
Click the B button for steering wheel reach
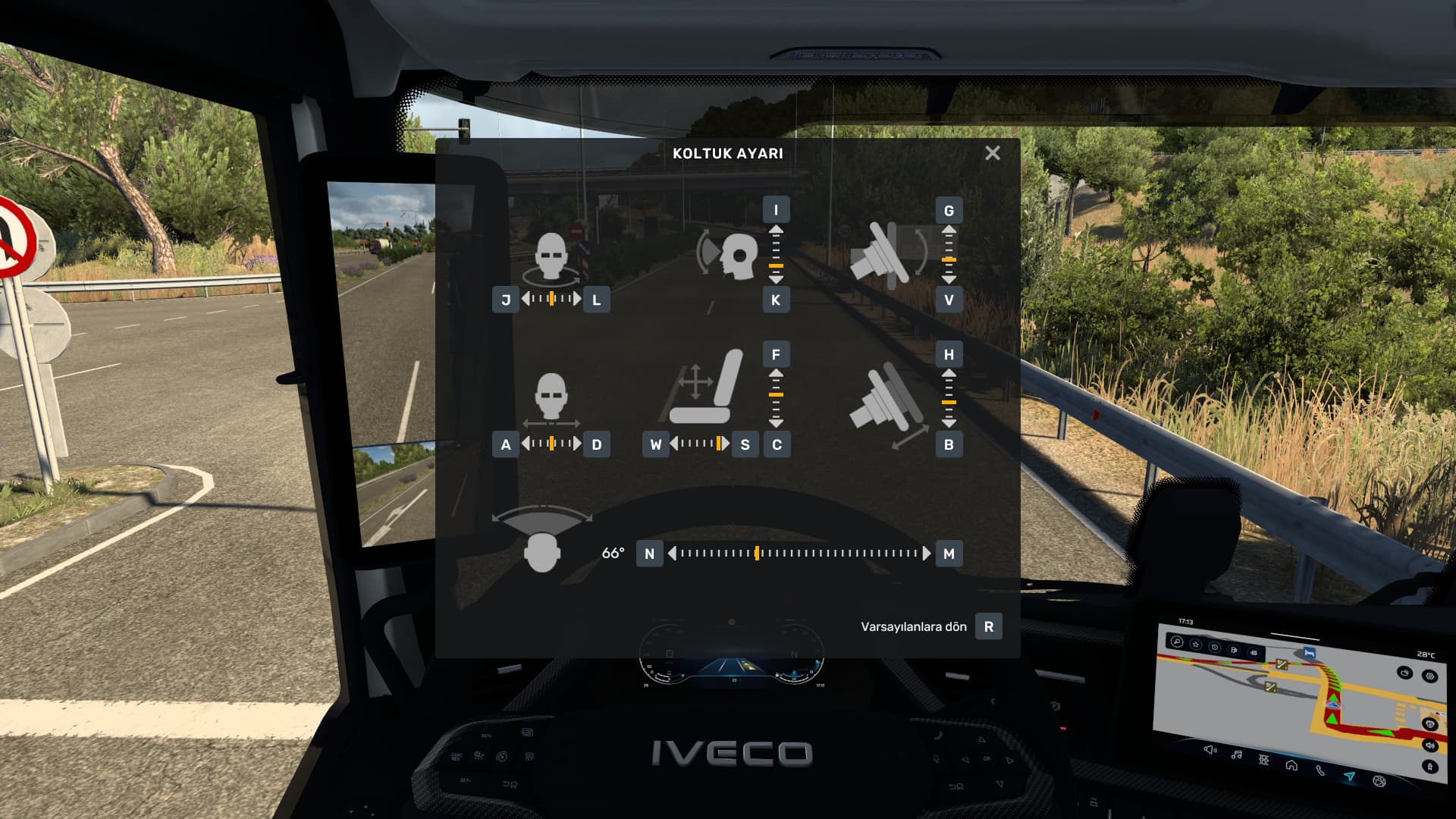click(949, 444)
